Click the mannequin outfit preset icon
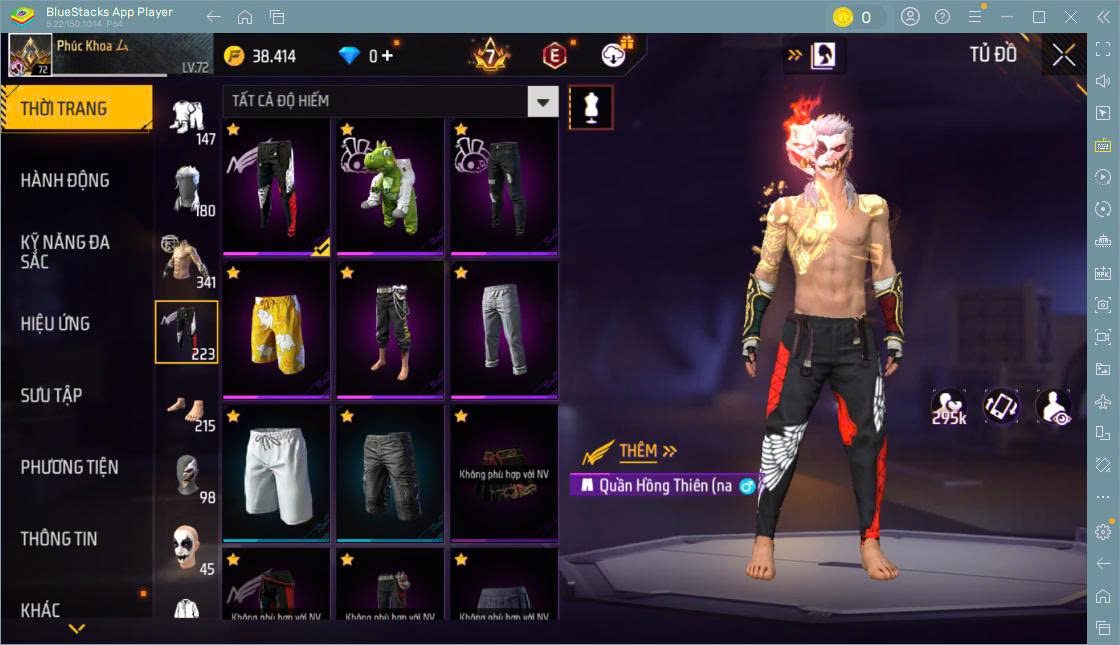1120x645 pixels. click(x=591, y=107)
